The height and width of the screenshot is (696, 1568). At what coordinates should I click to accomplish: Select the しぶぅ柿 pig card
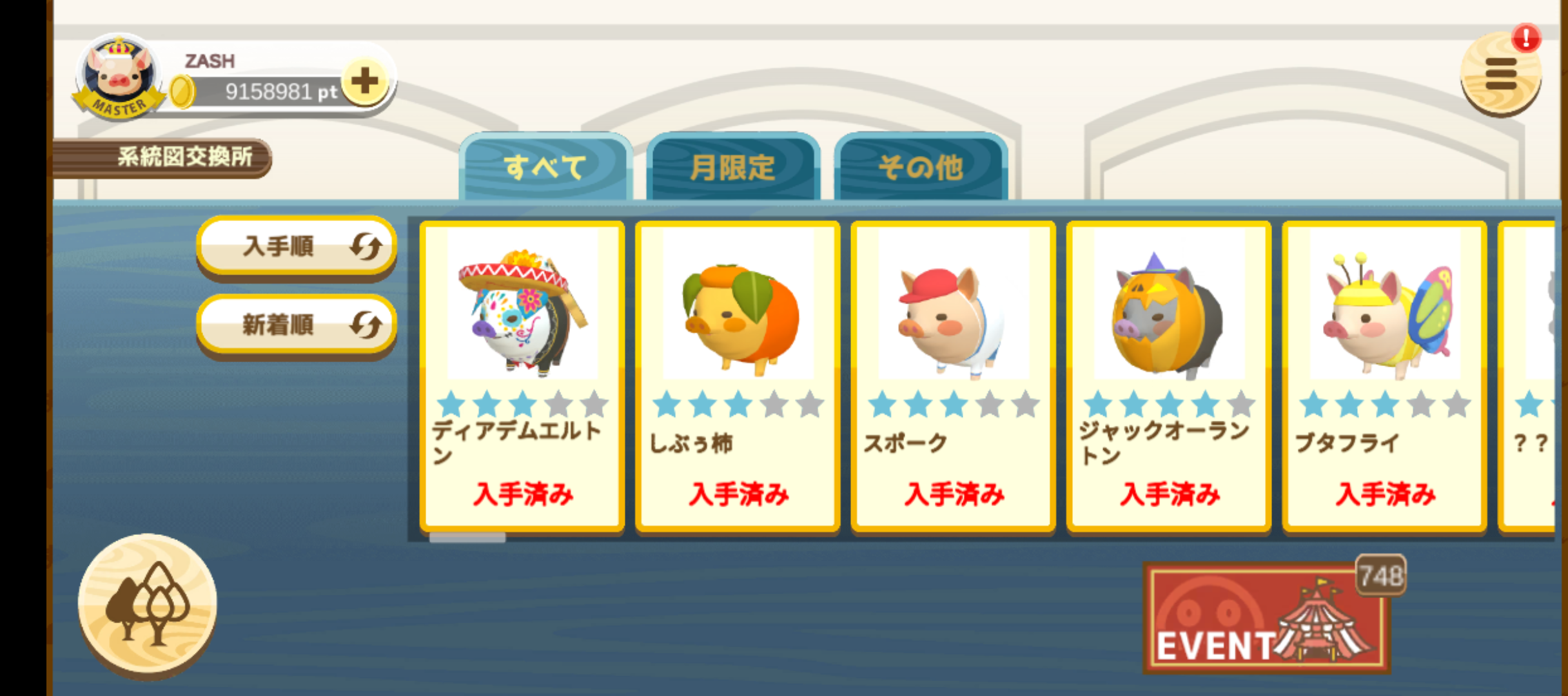pyautogui.click(x=738, y=376)
